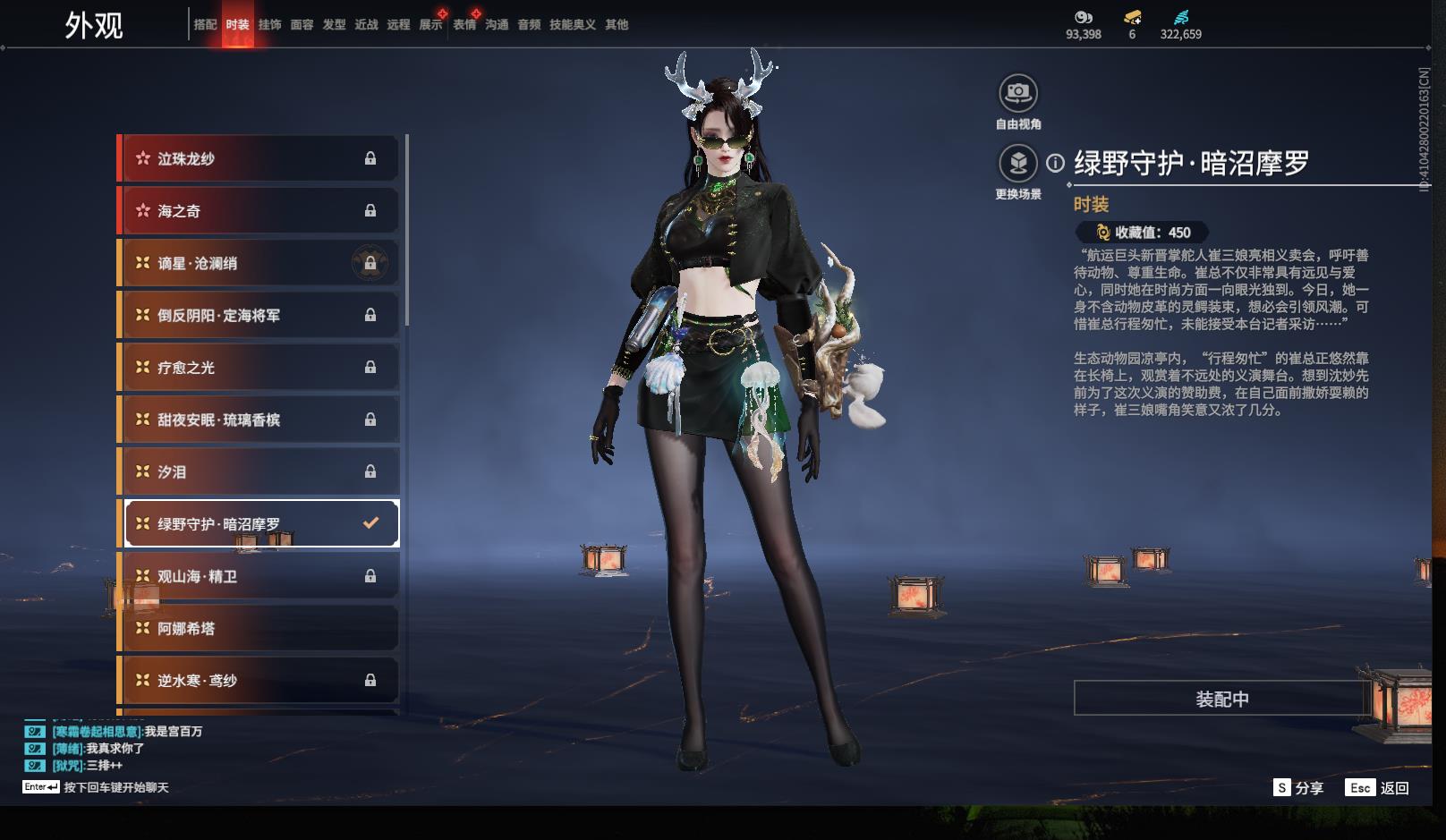Open the 更换场景 scene changer

tap(1017, 164)
